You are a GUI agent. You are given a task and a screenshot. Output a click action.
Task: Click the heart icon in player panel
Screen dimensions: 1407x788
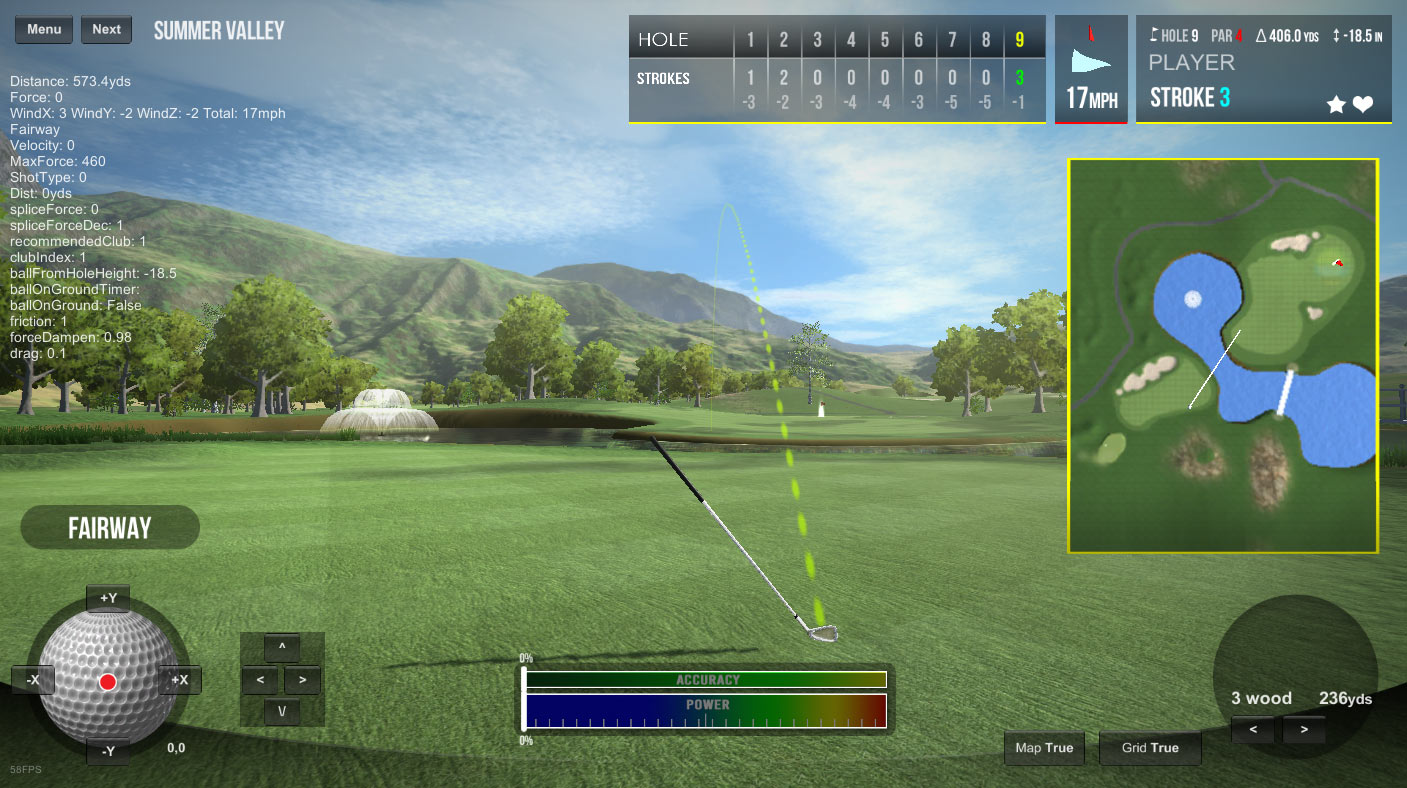coord(1363,104)
